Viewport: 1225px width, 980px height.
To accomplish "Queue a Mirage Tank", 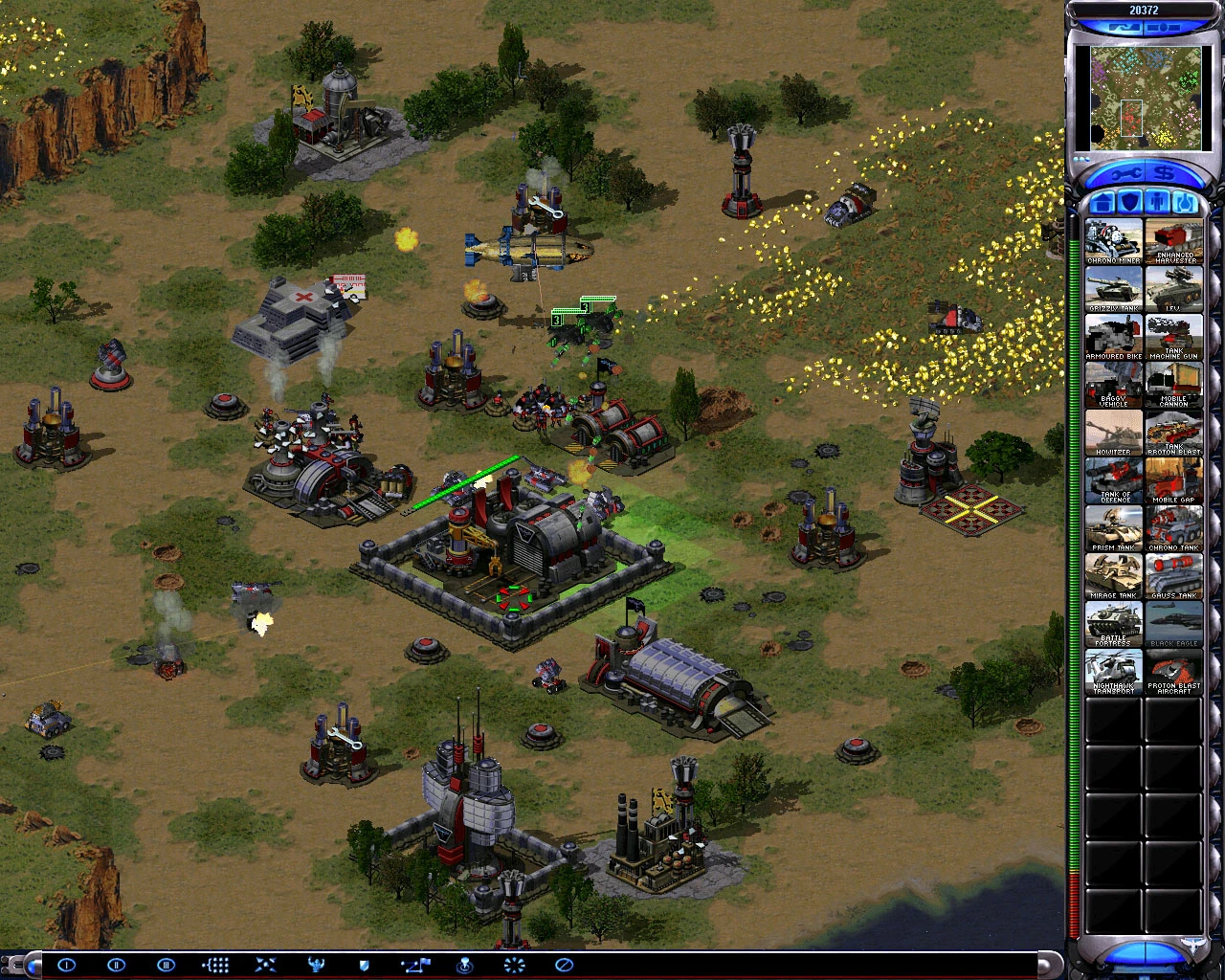I will 1113,574.
